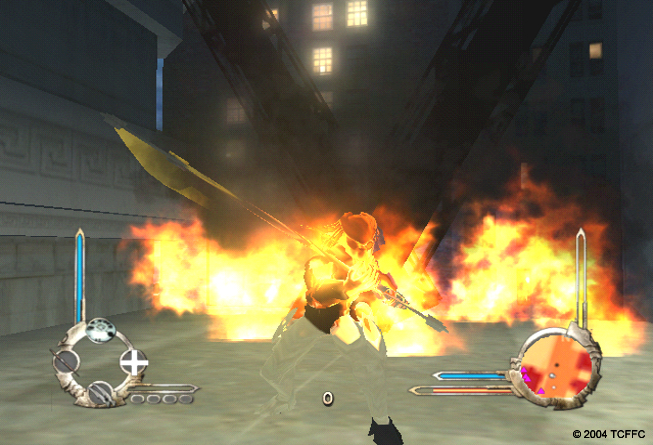Viewport: 653px width, 445px height.
Task: Pick the spear weapon slot
Action: click(66, 361)
